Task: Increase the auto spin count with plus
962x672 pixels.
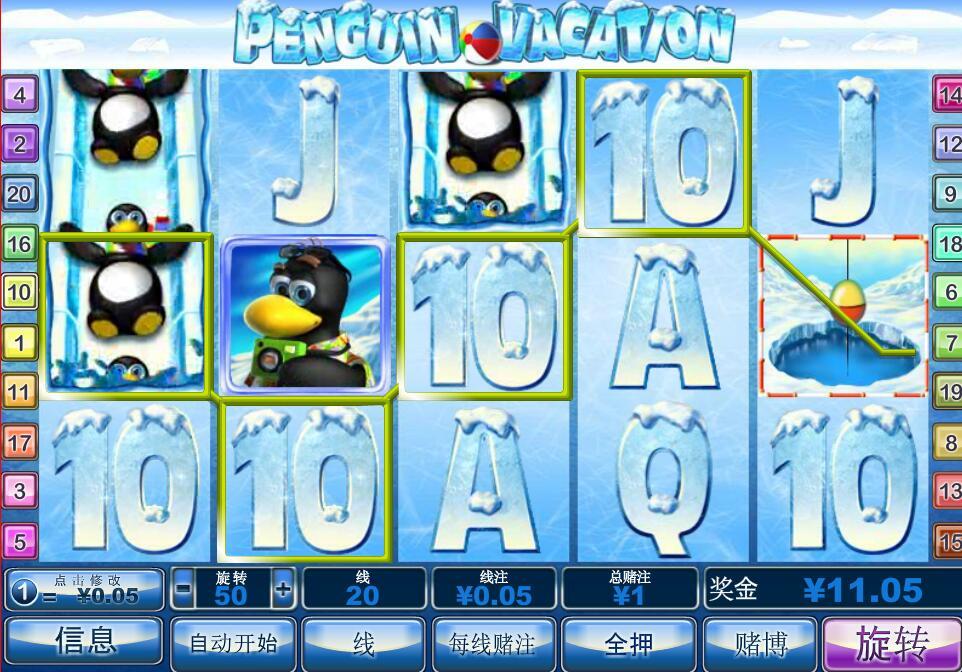Action: (283, 589)
